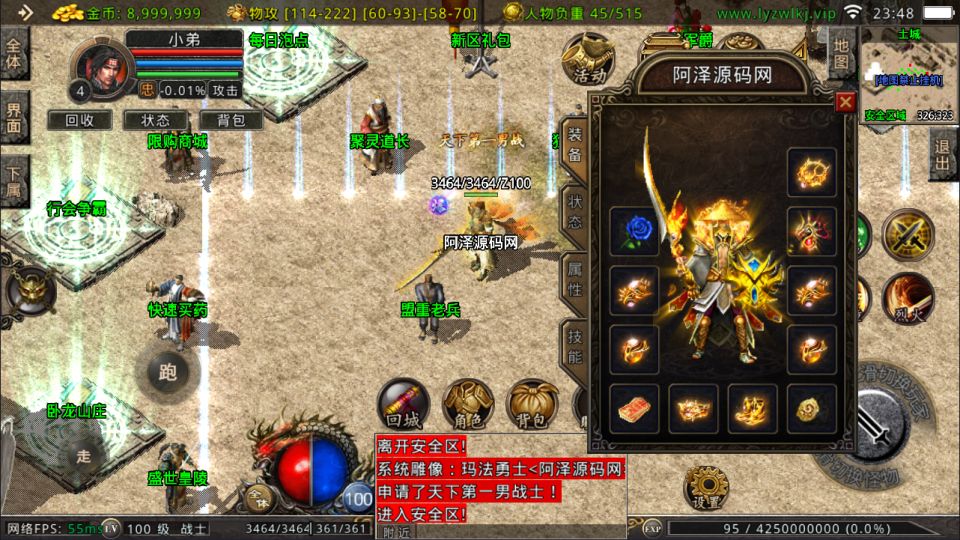Activate the 烈火 fire skill icon
The image size is (960, 540).
pos(908,296)
